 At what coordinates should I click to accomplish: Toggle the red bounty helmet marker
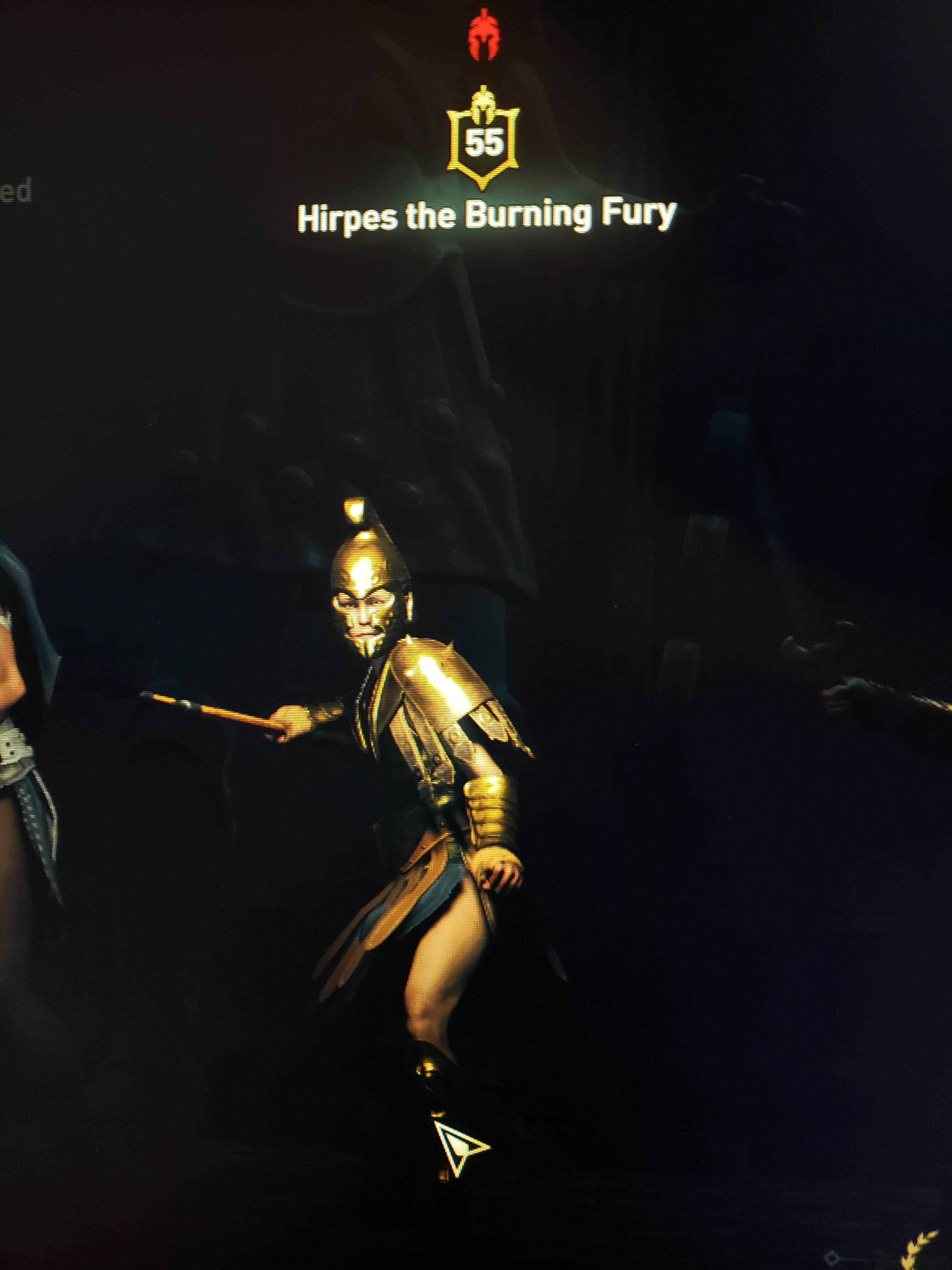click(484, 36)
